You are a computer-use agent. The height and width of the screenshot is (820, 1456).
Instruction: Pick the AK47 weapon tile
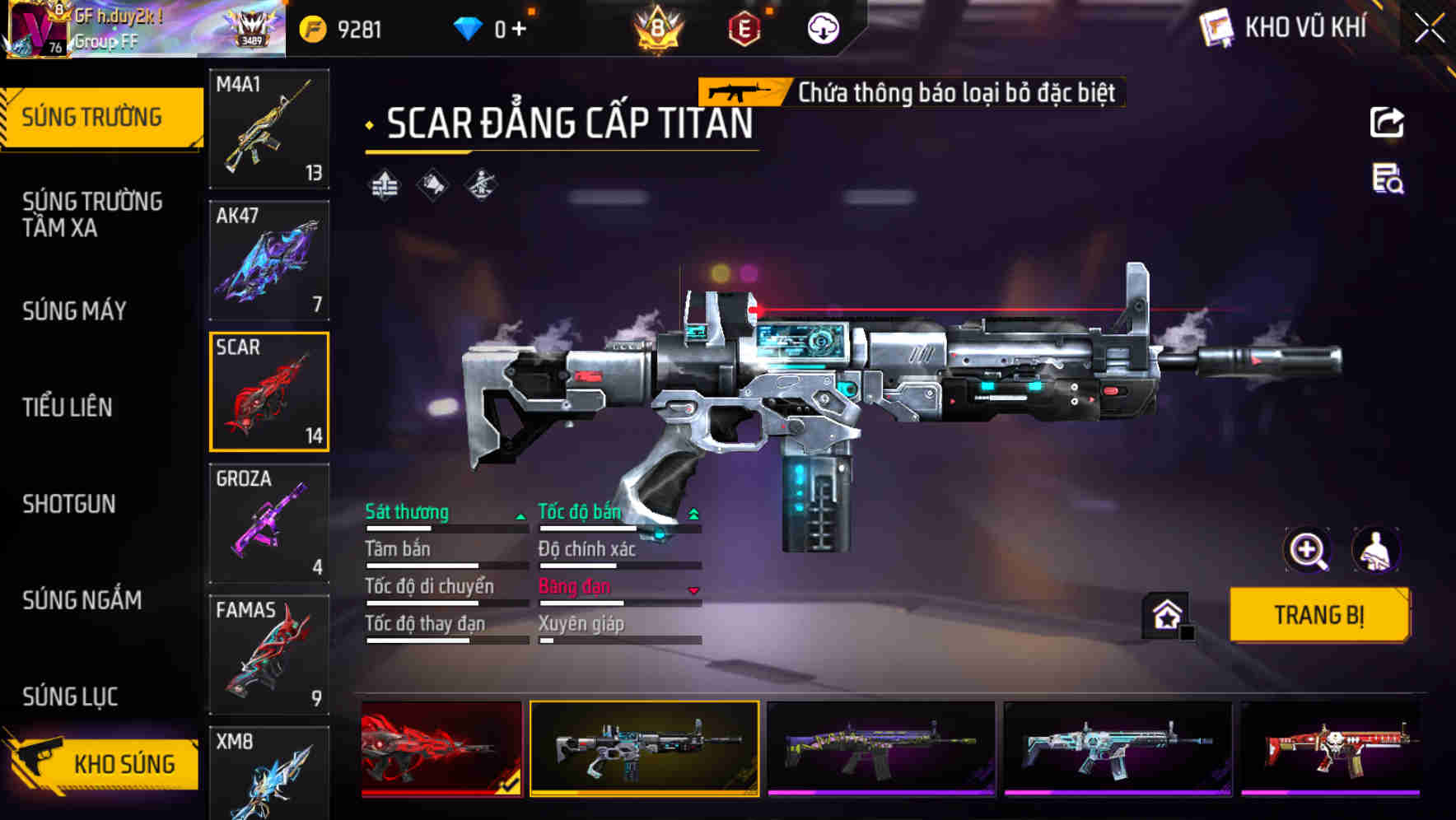coord(269,260)
